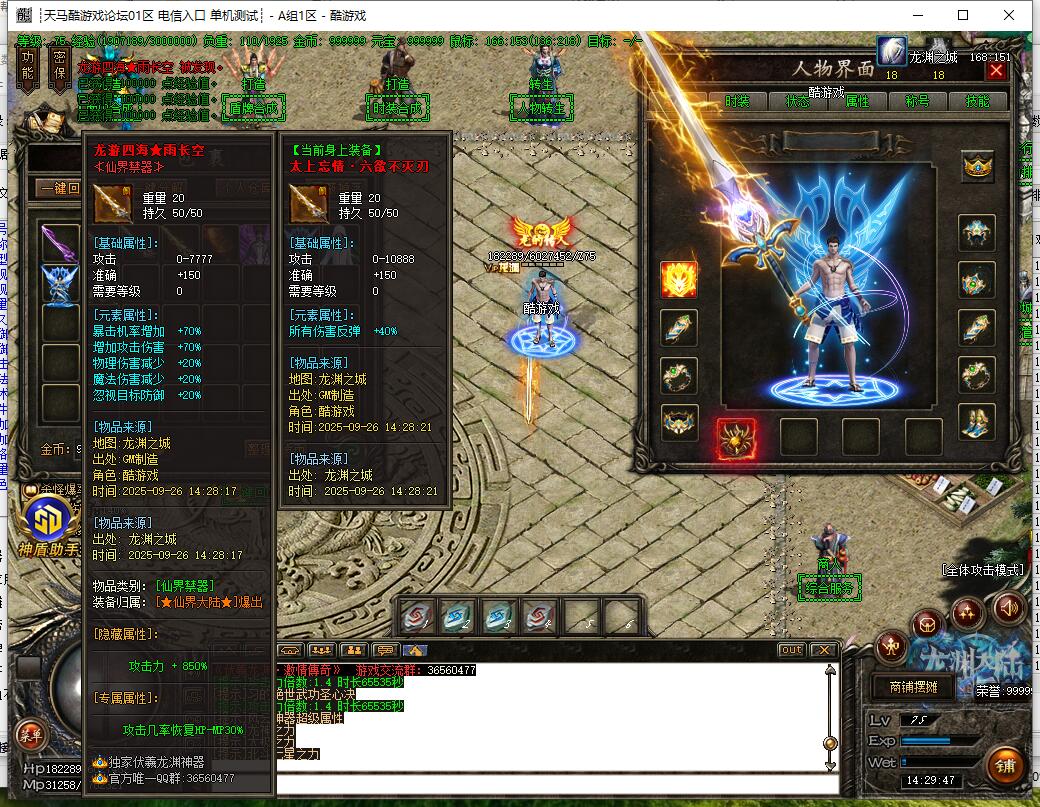Switch to the 时装 tab
This screenshot has height=807, width=1040.
click(x=737, y=101)
